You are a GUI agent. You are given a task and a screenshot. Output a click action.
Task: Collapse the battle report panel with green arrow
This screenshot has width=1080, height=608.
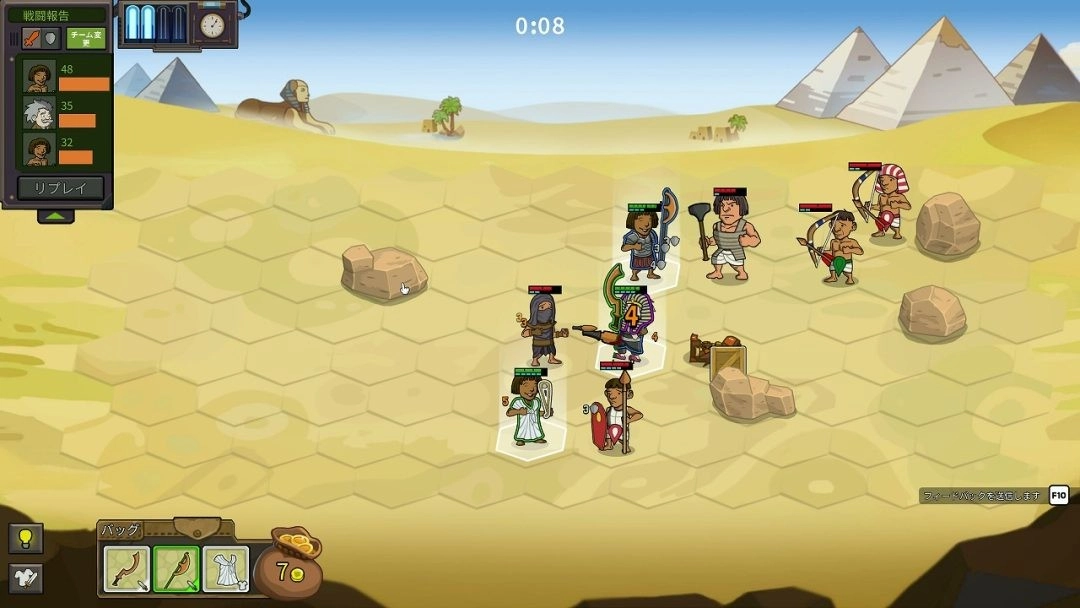(56, 216)
